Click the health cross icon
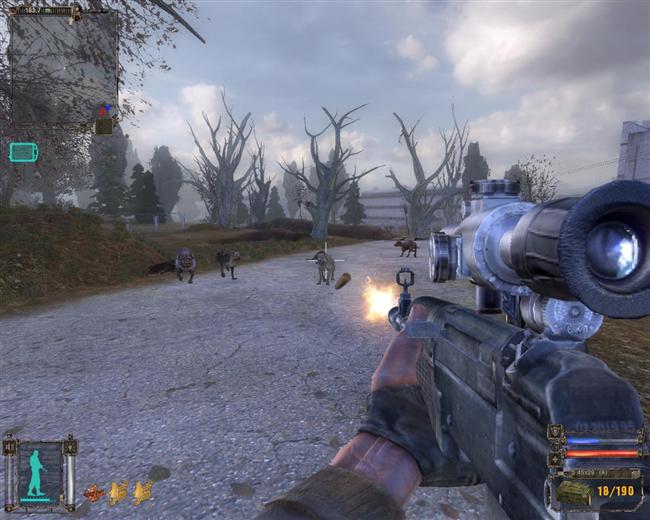This screenshot has width=650, height=520. [x=556, y=458]
